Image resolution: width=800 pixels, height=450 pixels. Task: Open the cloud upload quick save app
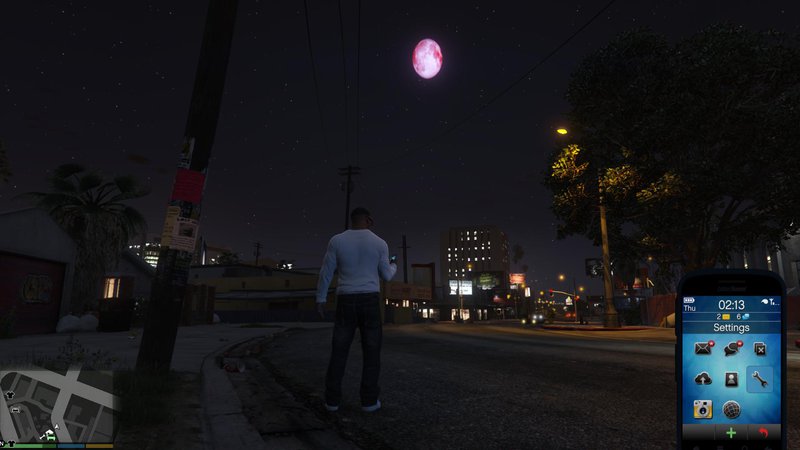coord(702,379)
